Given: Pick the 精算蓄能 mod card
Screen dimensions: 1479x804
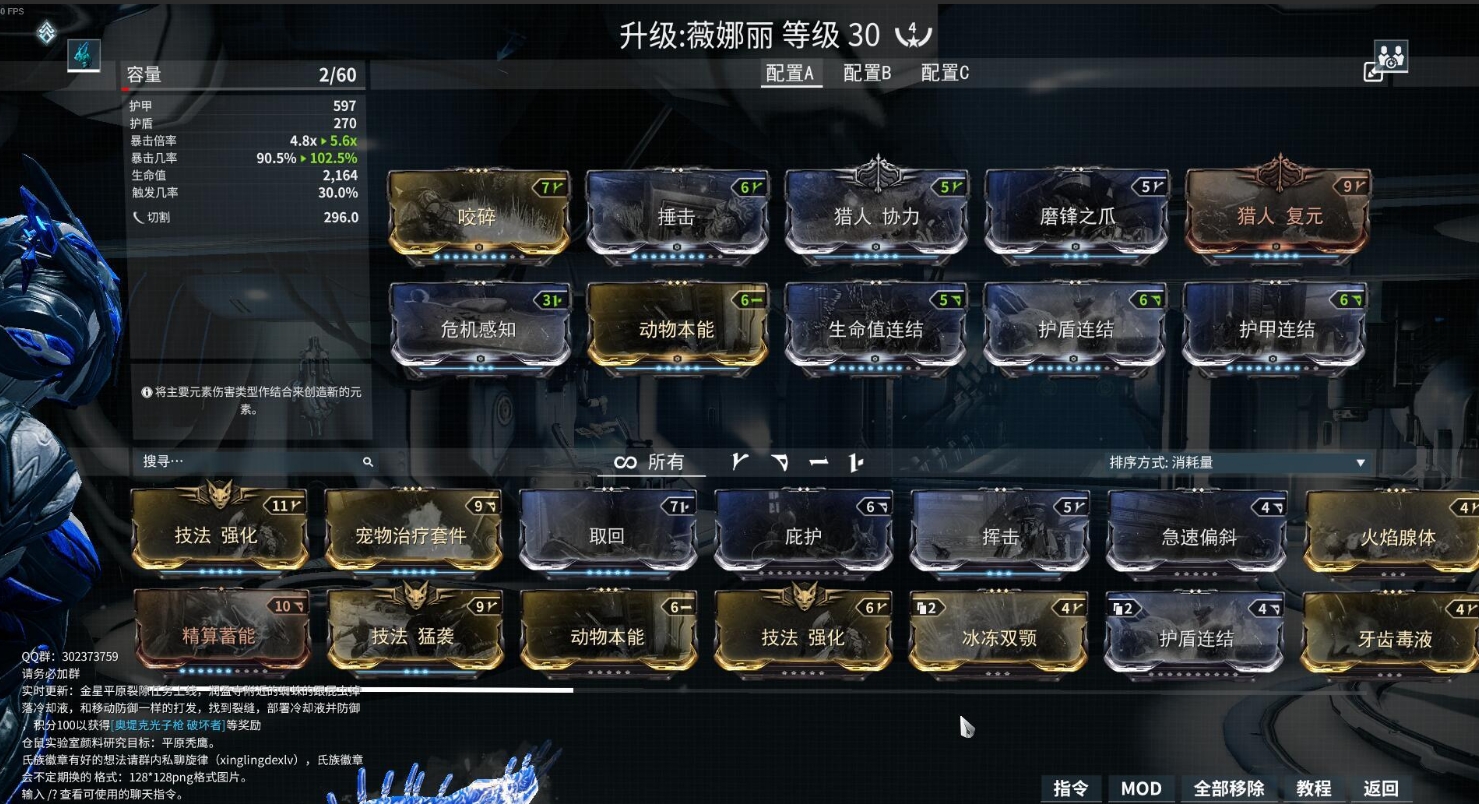Looking at the screenshot, I should coord(218,636).
